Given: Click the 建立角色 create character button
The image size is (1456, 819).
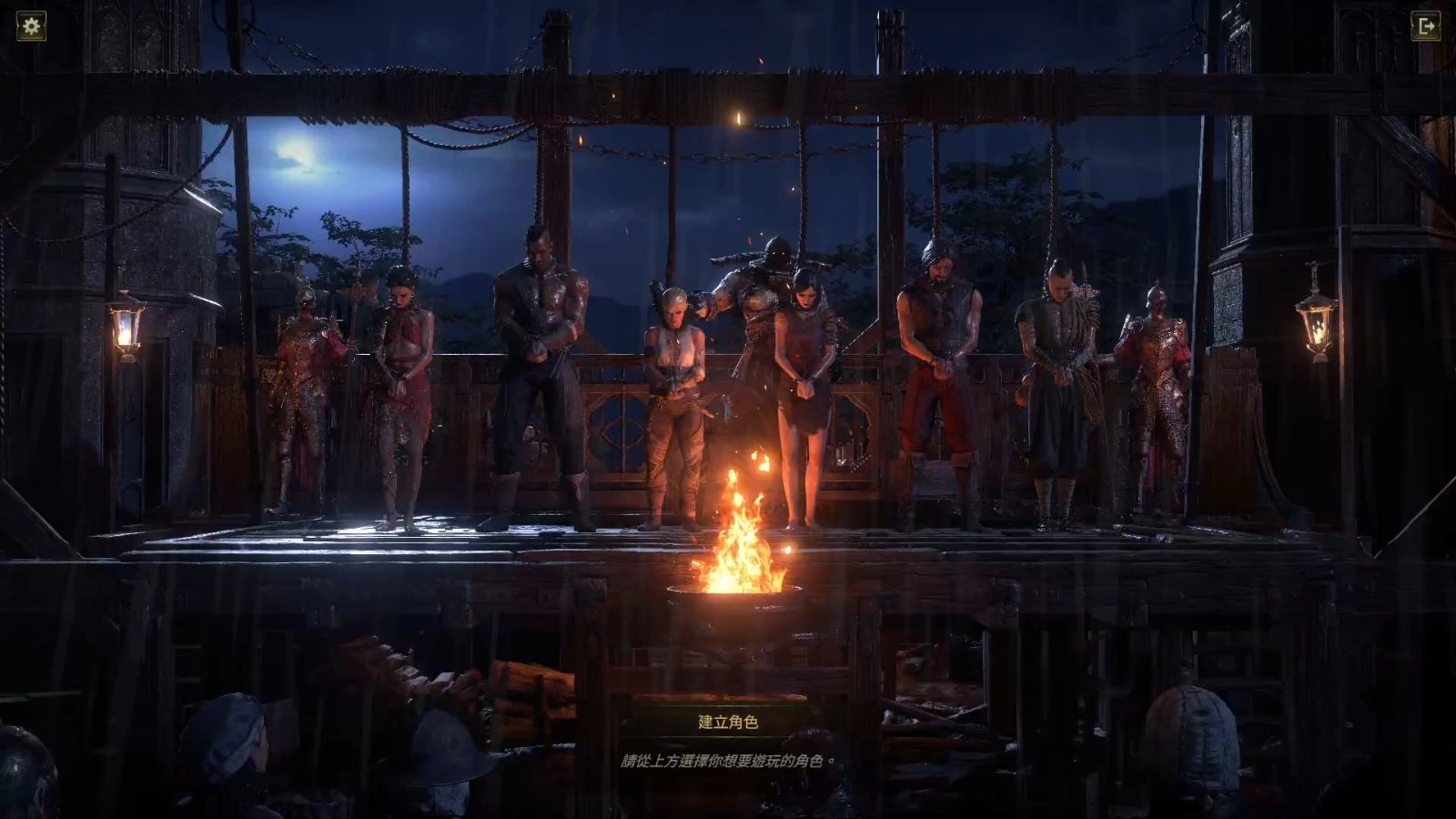Looking at the screenshot, I should pyautogui.click(x=728, y=722).
